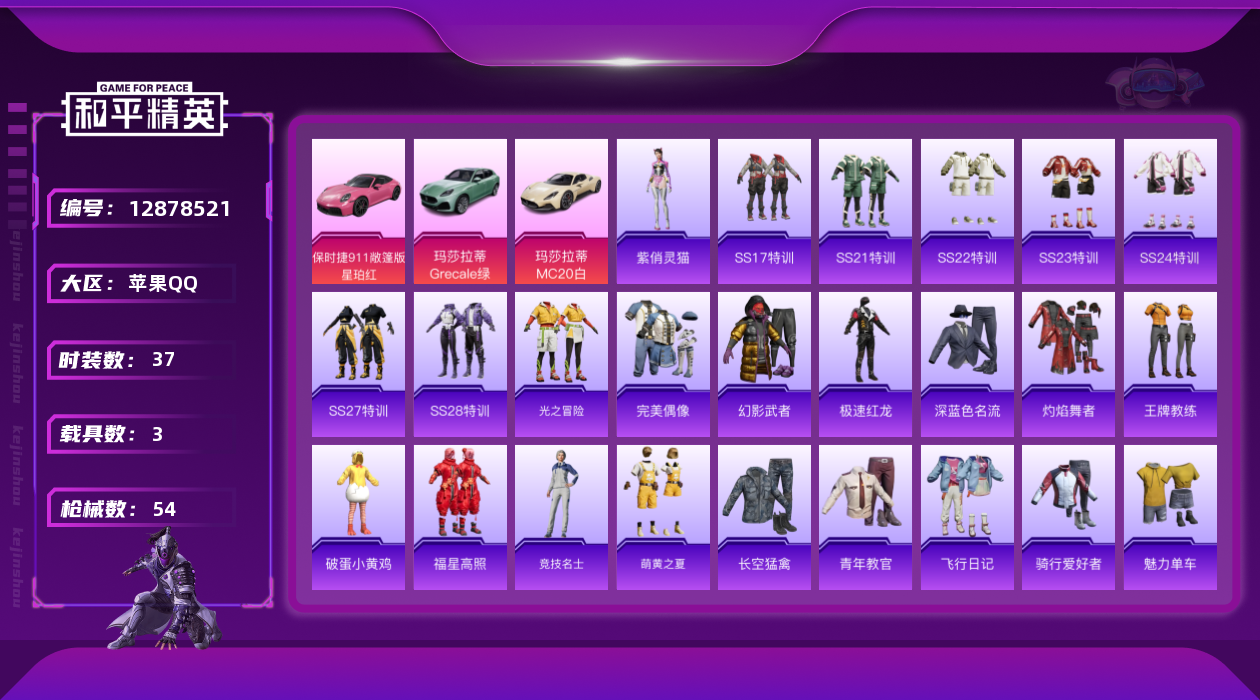This screenshot has width=1260, height=700.
Task: Click the SS21特训 green outfit tile
Action: 865,211
